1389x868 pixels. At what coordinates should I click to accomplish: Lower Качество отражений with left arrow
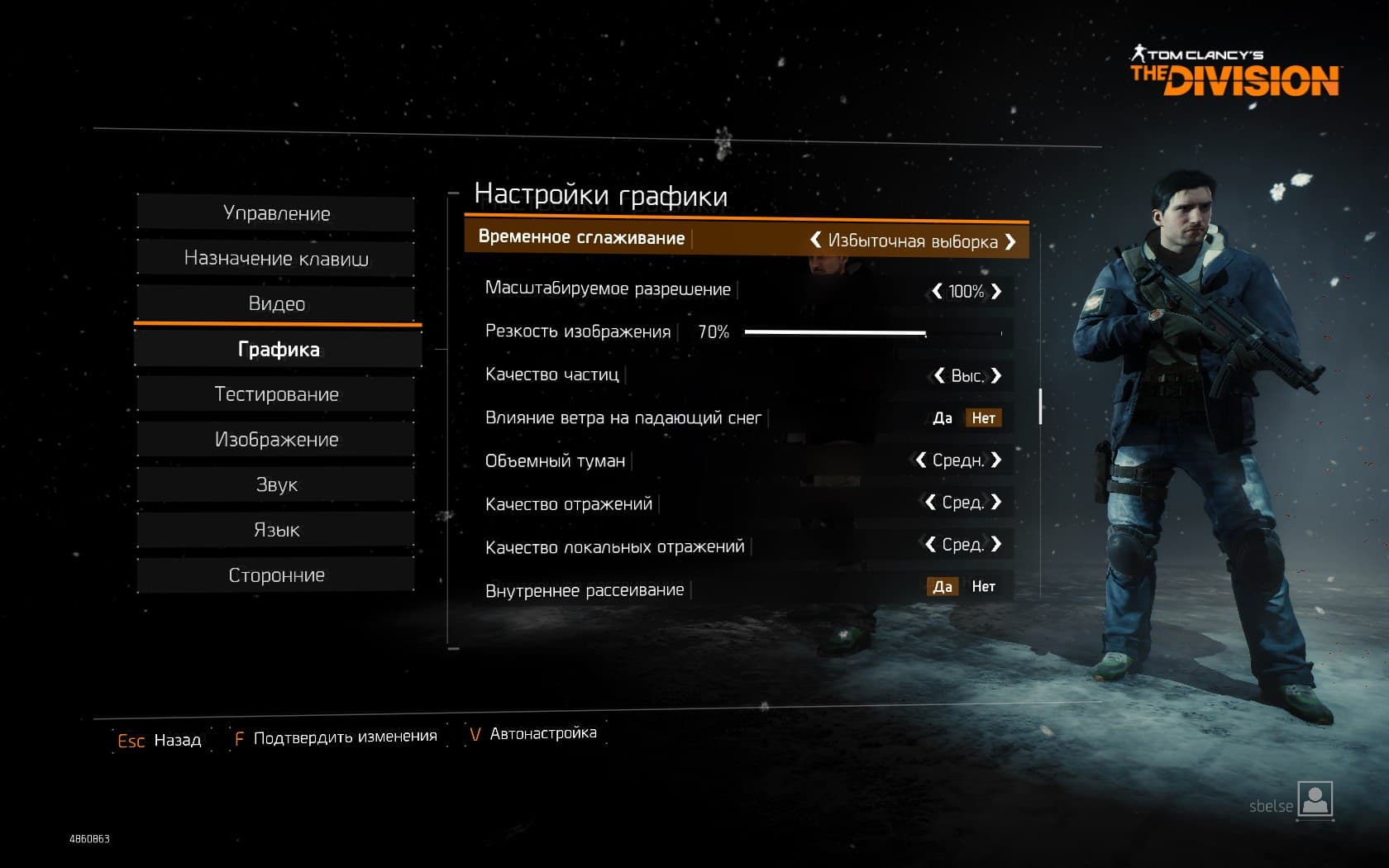930,502
